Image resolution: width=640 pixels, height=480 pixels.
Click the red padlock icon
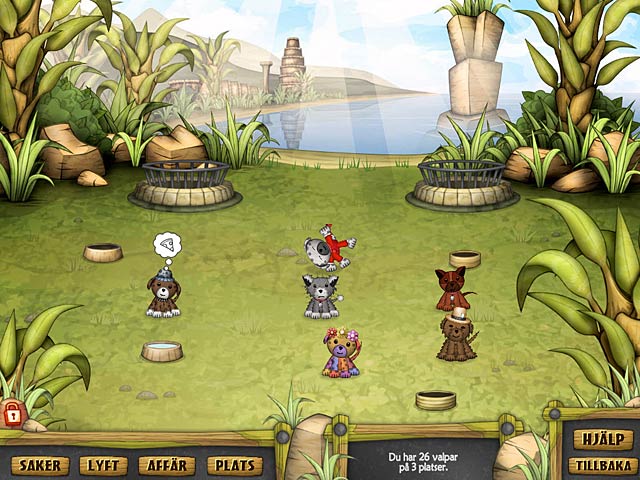[x=12, y=411]
